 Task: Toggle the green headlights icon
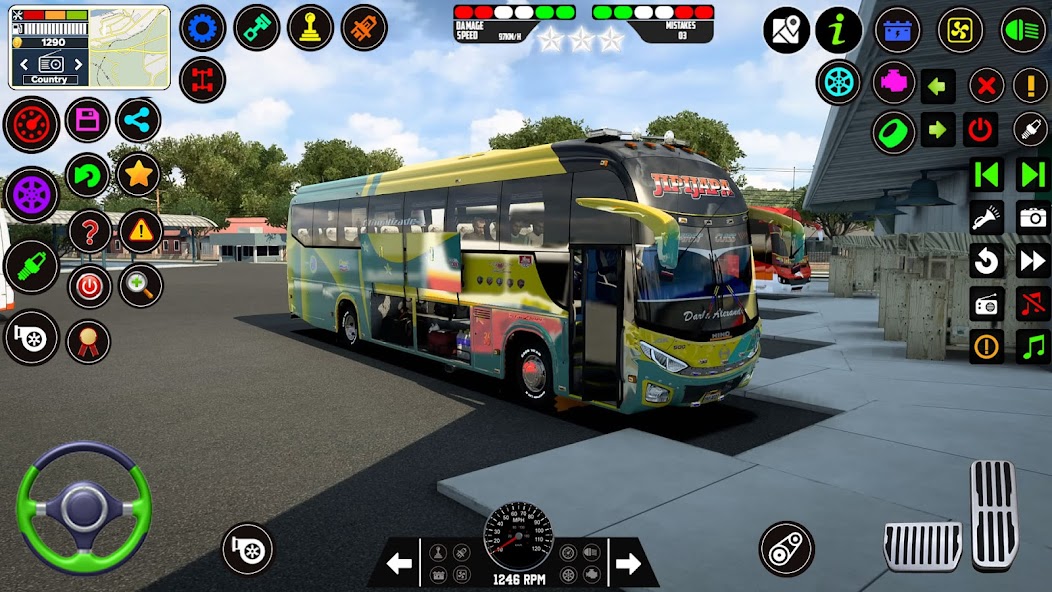click(1023, 30)
